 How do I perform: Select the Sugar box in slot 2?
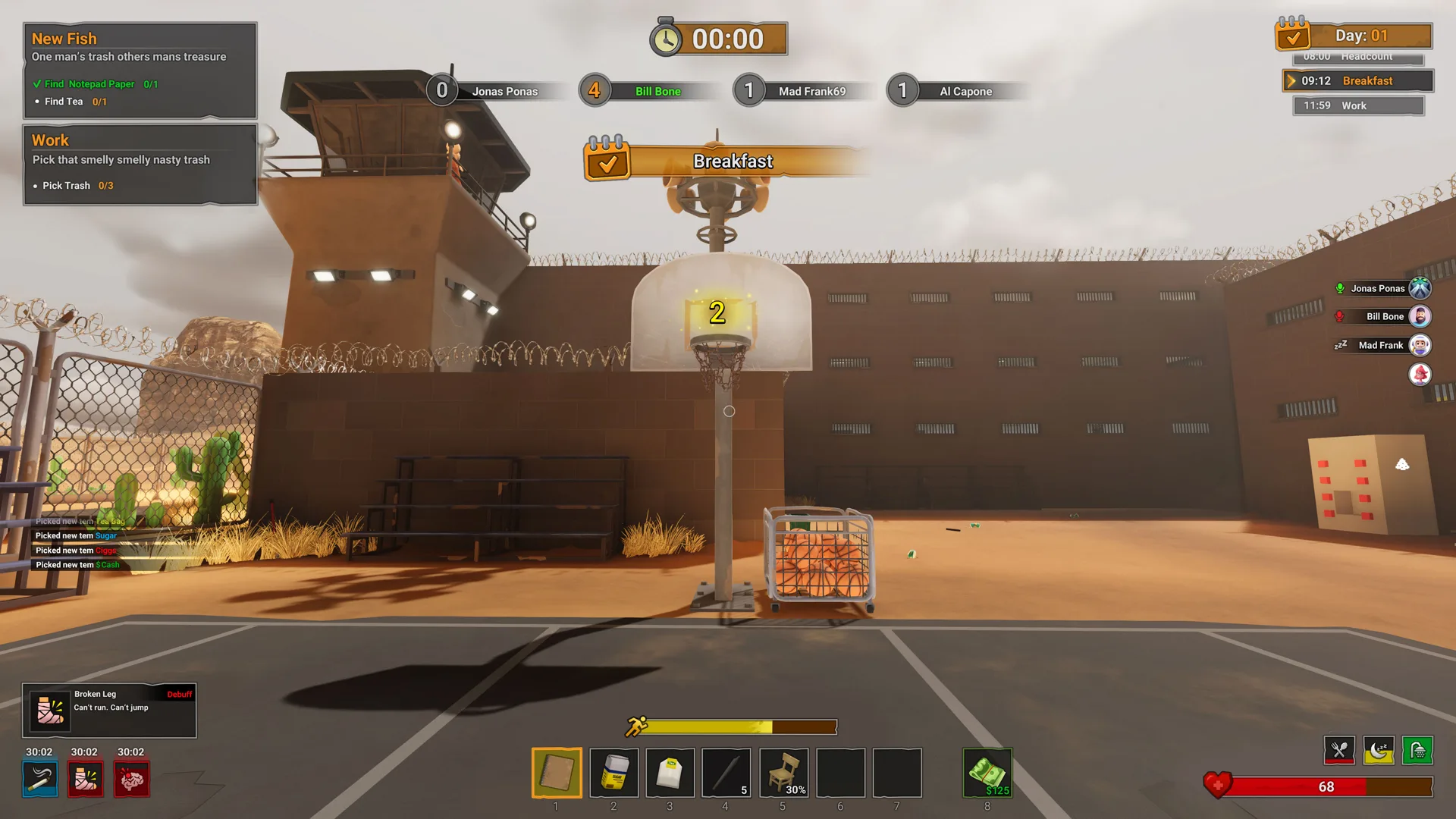(613, 773)
